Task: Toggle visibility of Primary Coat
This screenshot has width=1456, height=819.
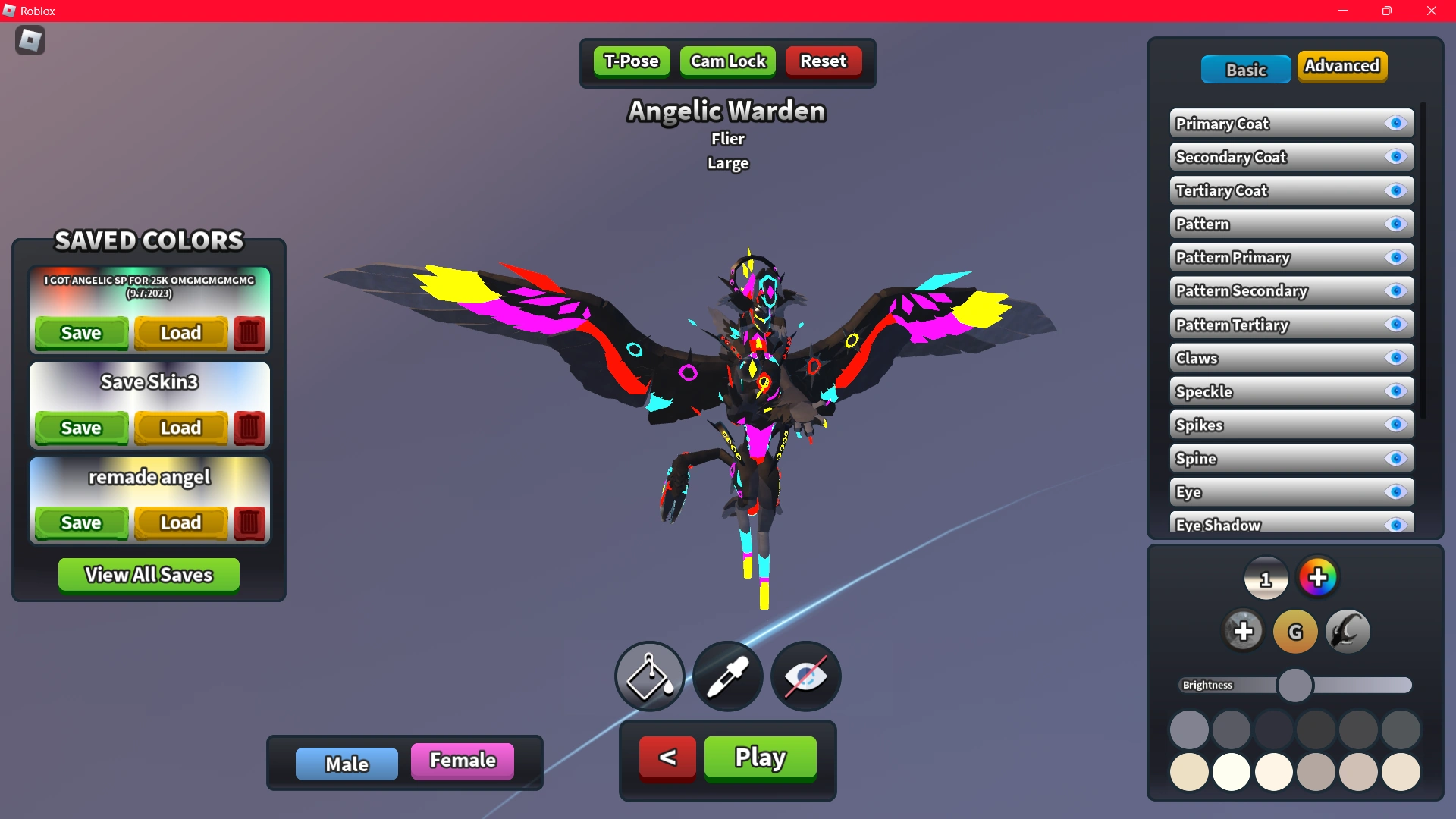Action: coord(1396,124)
